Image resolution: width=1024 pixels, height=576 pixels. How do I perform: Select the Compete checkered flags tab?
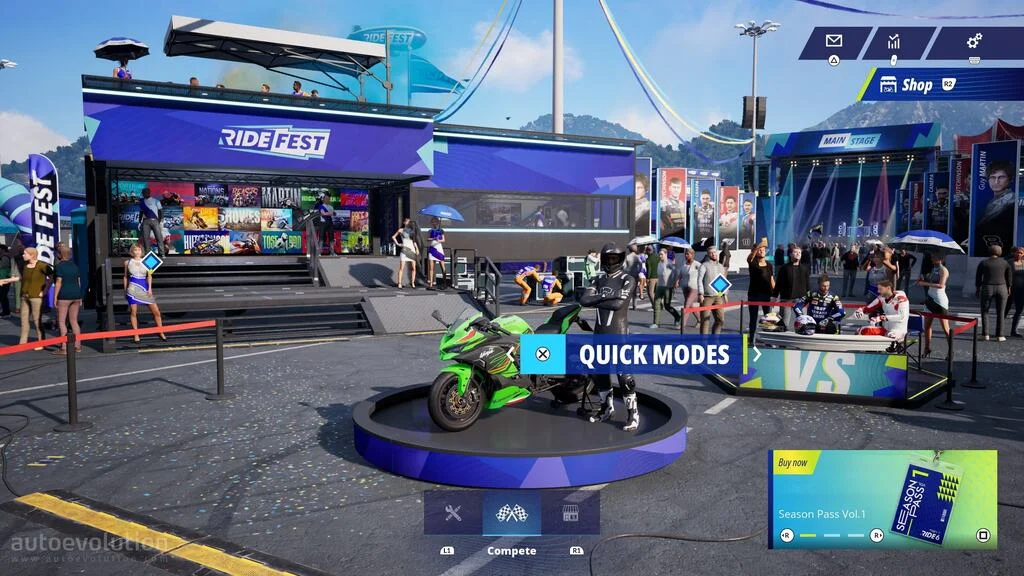[511, 513]
